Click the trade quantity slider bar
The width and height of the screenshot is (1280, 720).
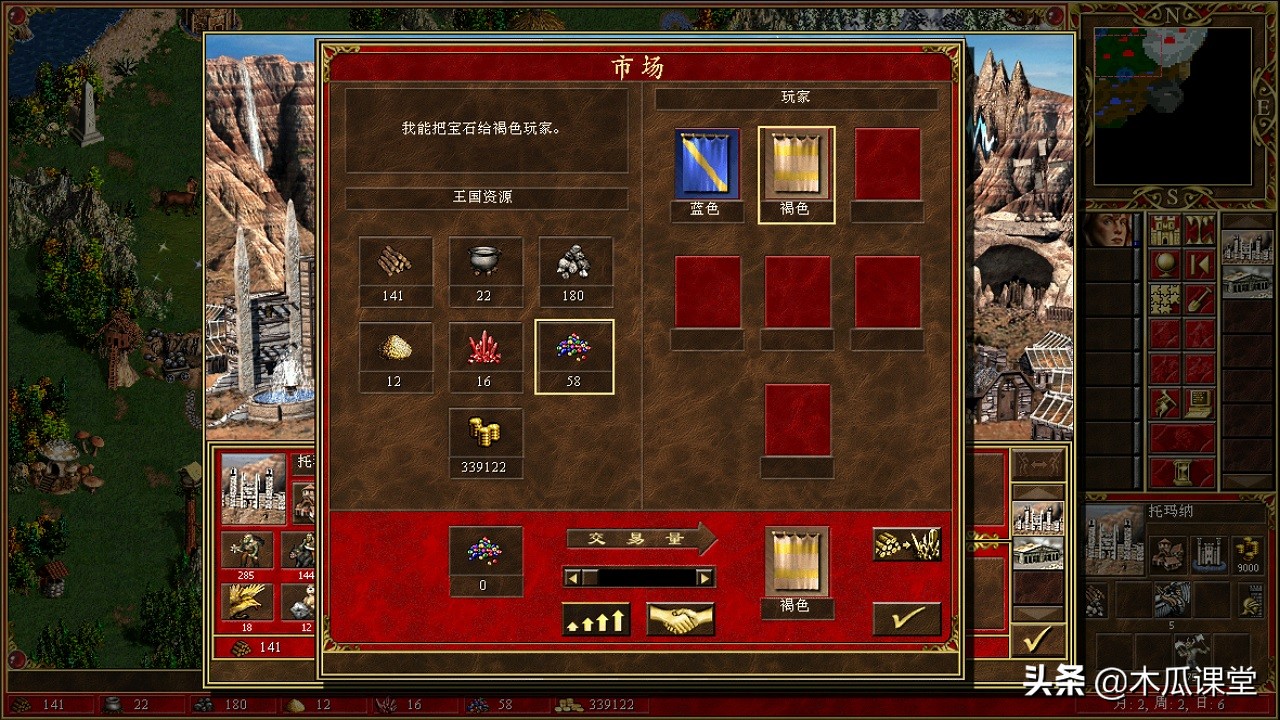pos(640,578)
